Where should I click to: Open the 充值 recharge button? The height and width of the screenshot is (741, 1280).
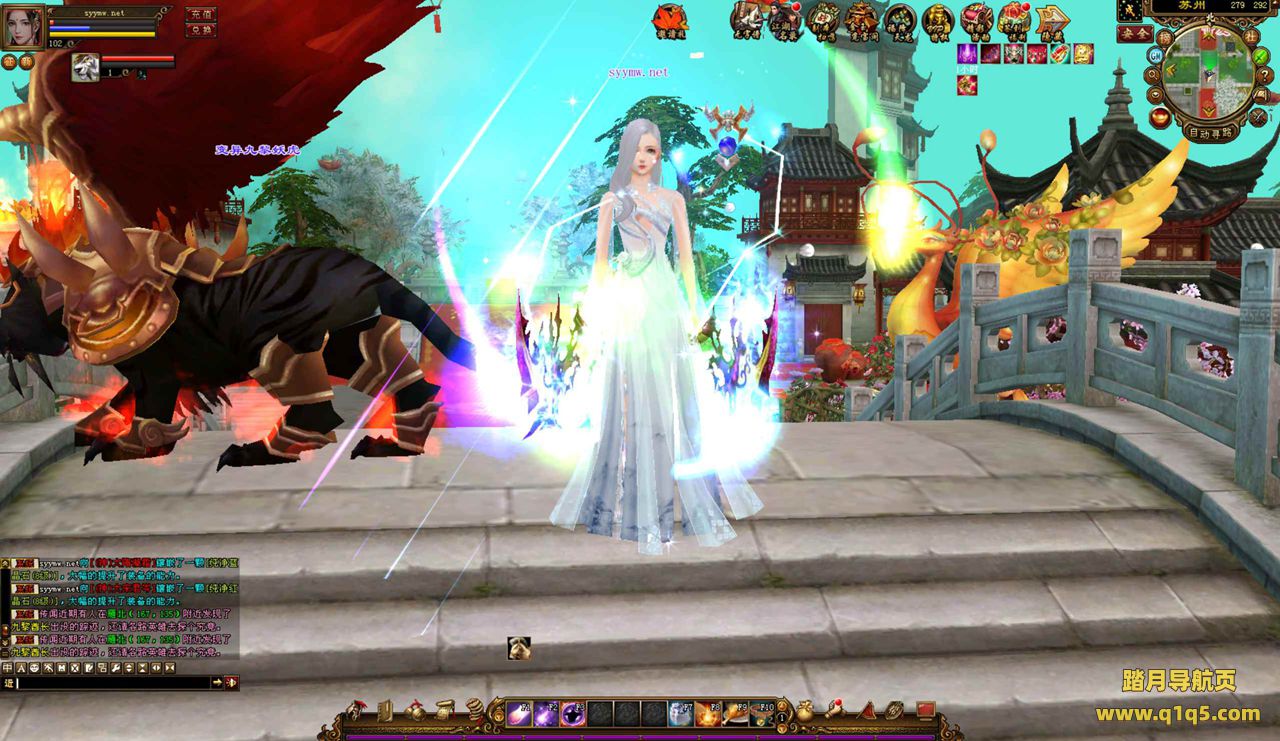[x=200, y=14]
